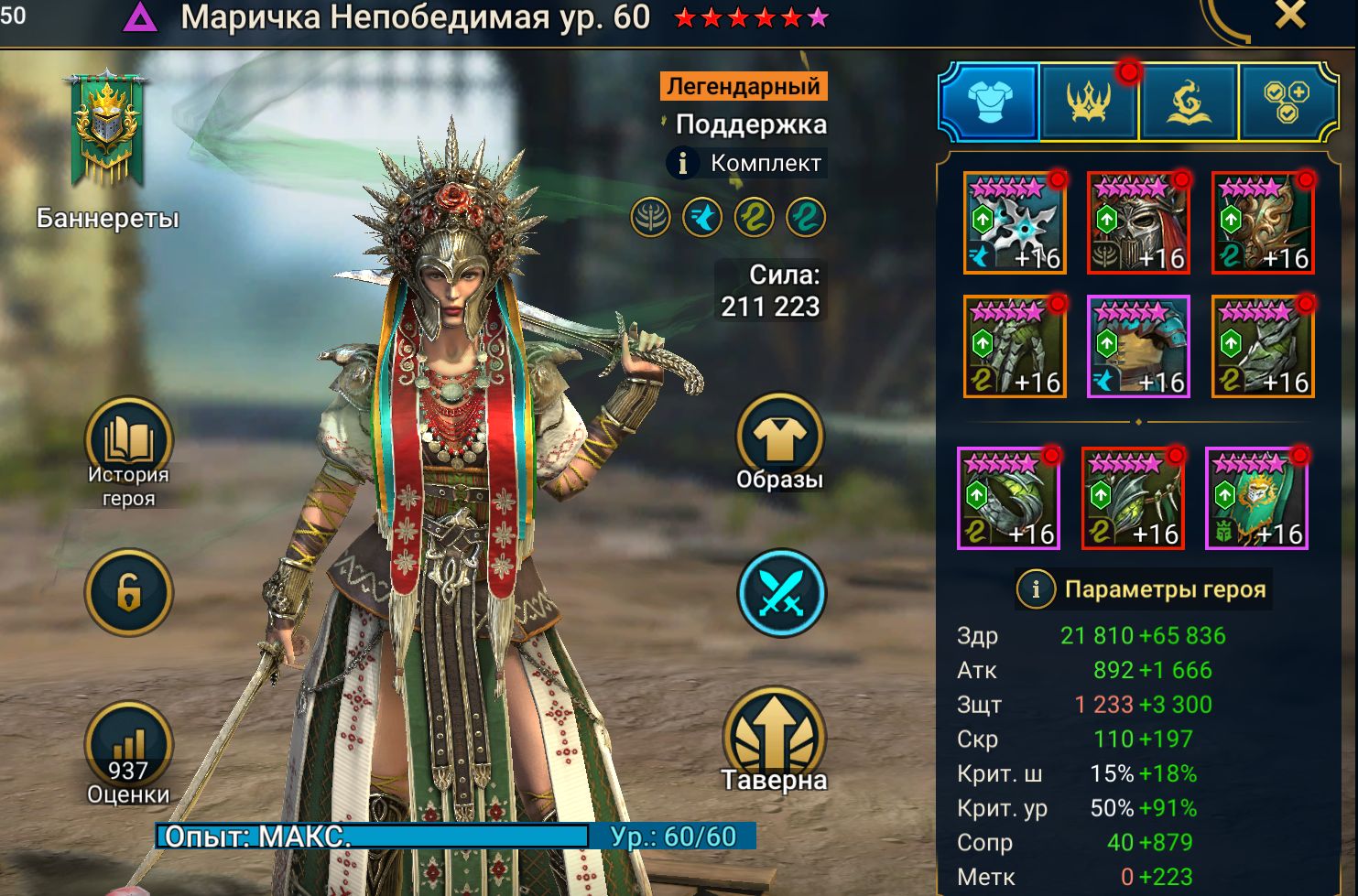Switch to the crown masteries tab
The width and height of the screenshot is (1358, 896).
1089,101
